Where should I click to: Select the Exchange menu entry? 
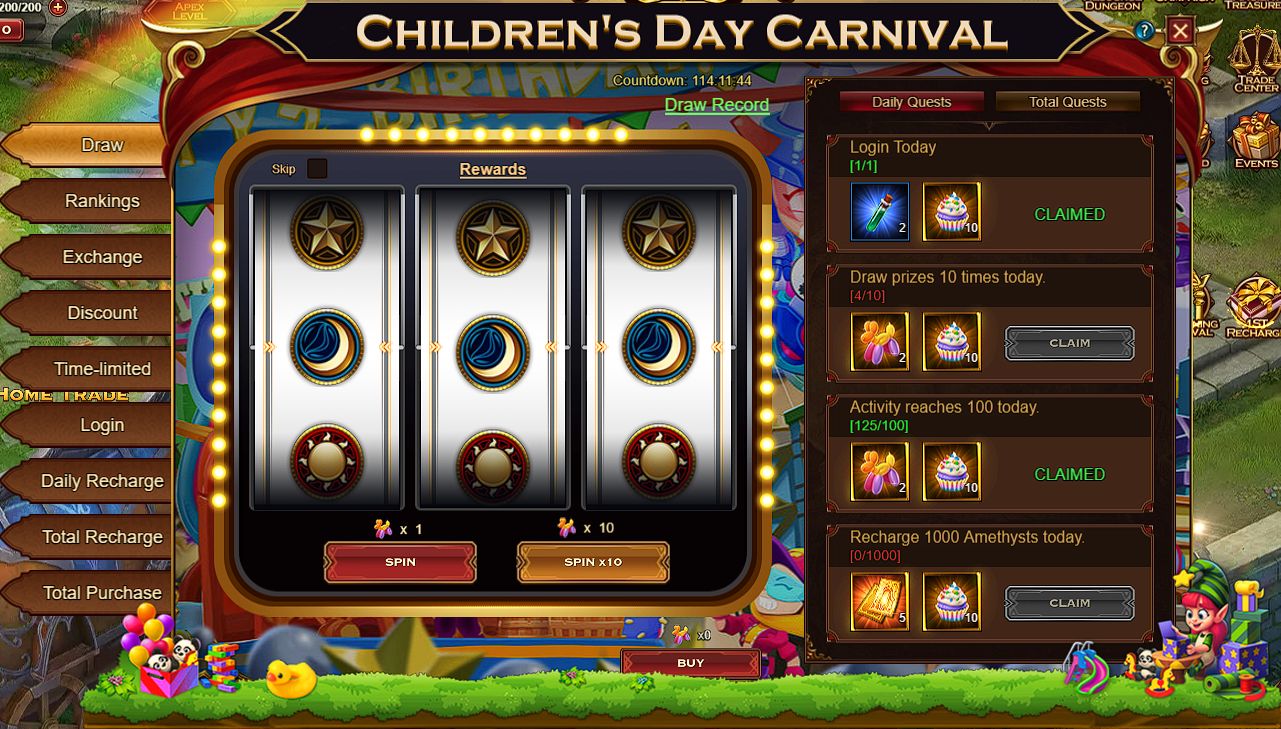tap(101, 257)
